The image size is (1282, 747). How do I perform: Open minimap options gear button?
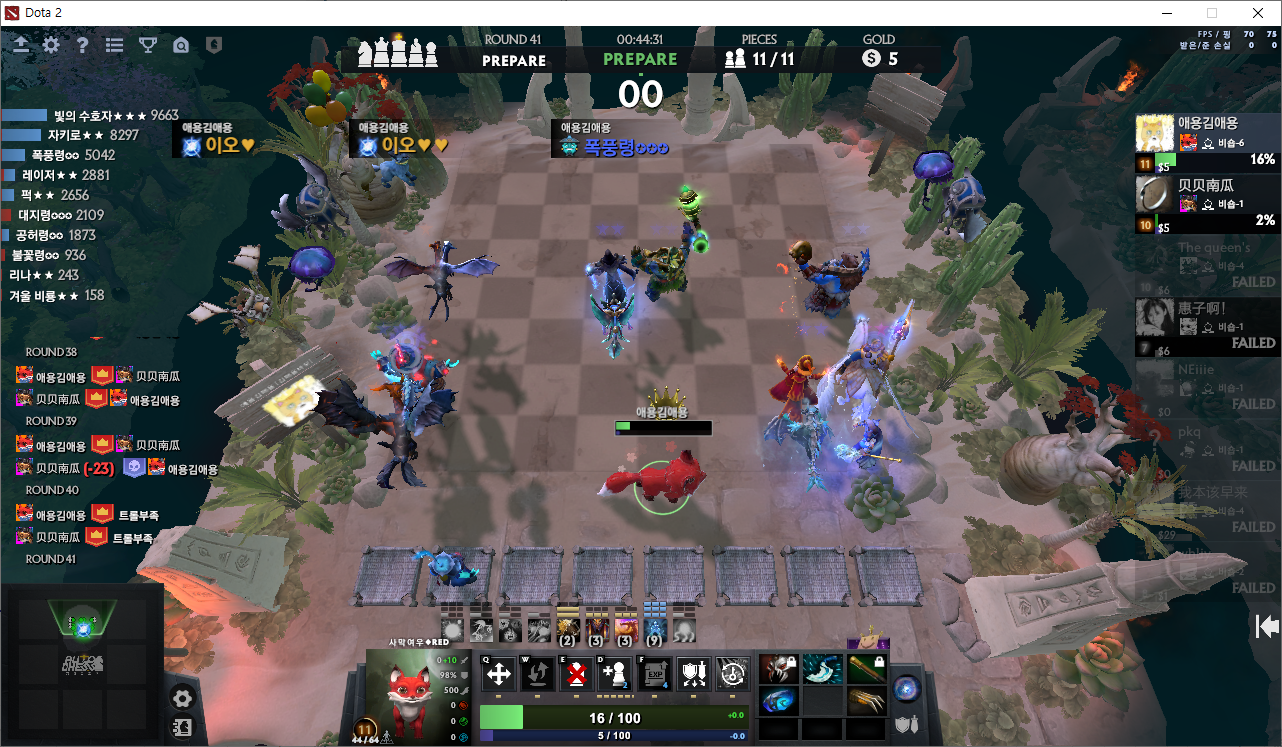click(x=183, y=698)
